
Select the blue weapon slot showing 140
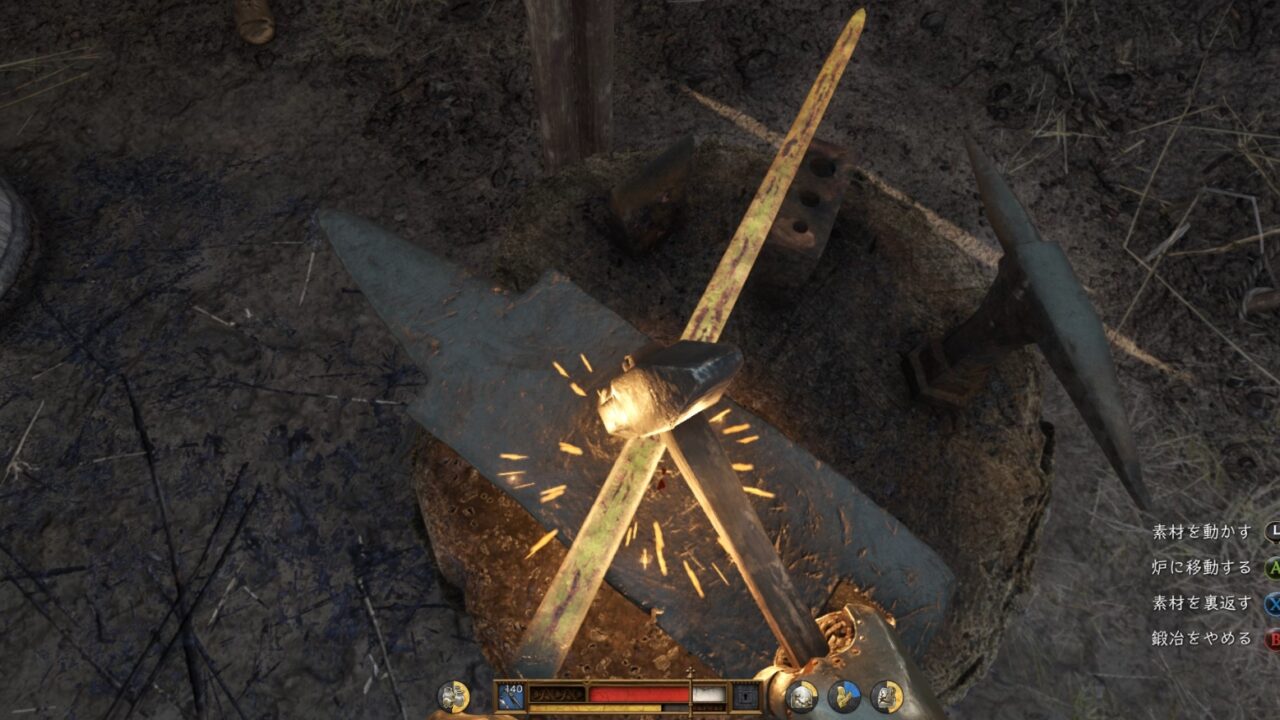point(511,695)
